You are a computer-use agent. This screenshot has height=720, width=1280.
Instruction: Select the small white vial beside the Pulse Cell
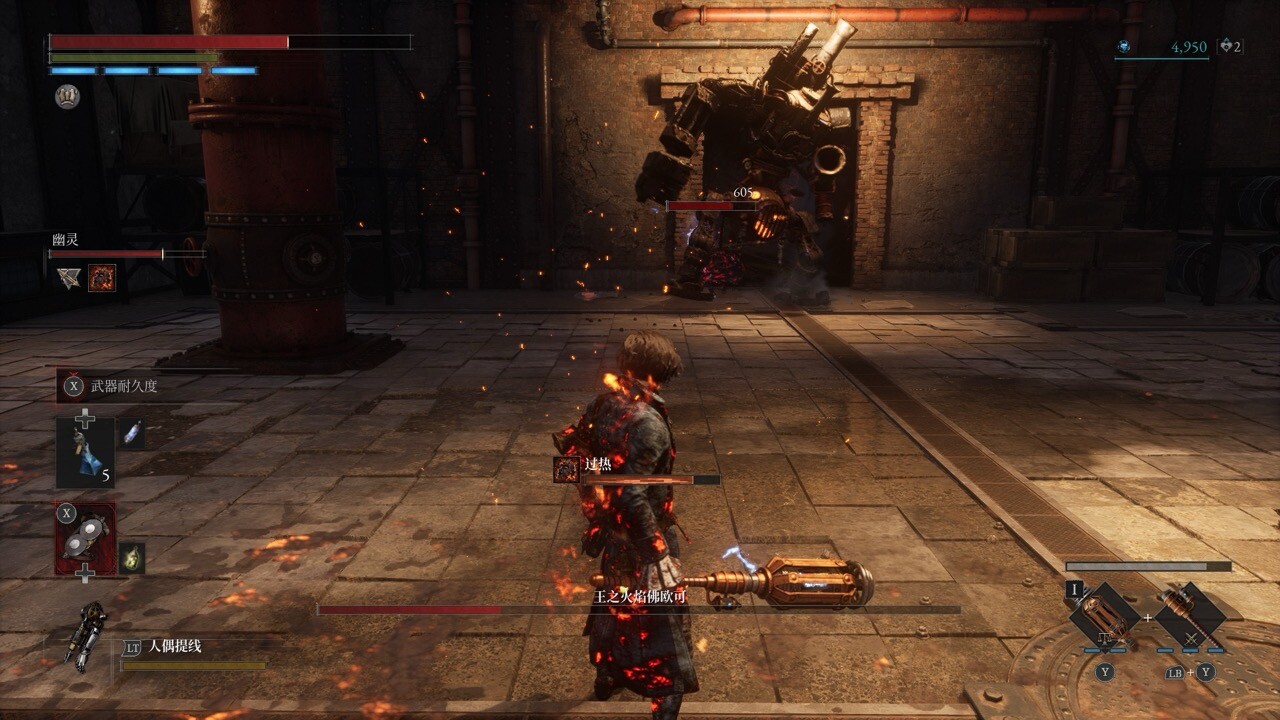click(133, 434)
